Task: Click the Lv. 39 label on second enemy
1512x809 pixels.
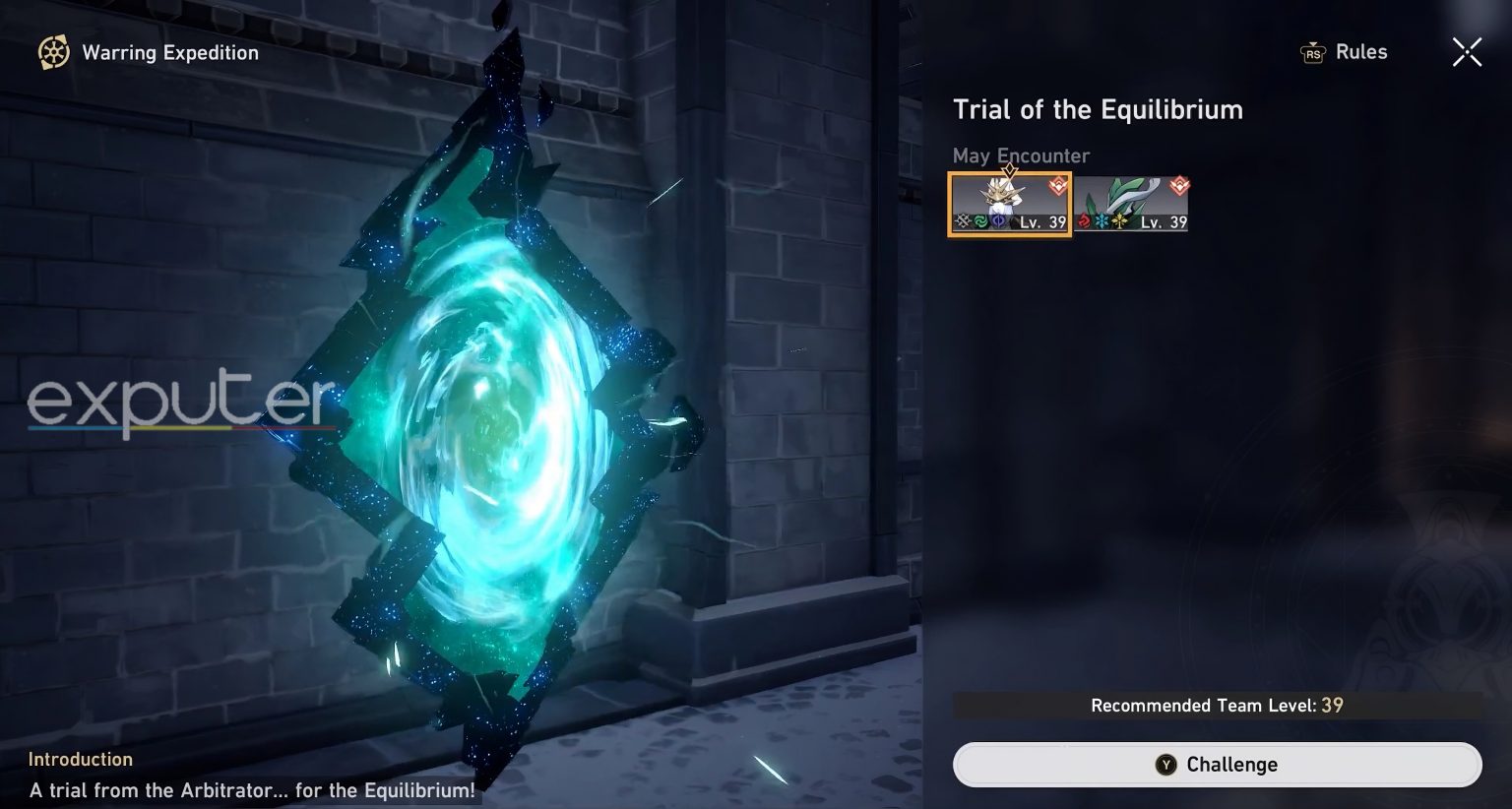Action: [x=1162, y=222]
